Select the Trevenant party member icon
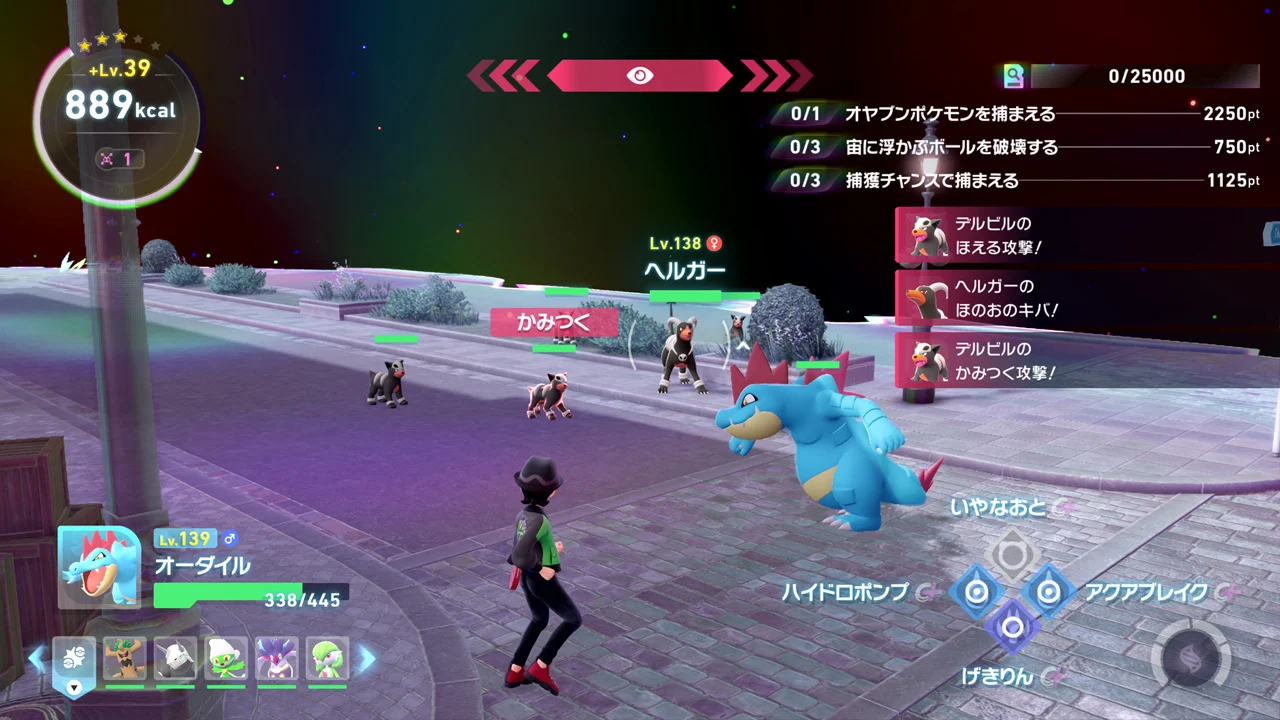The image size is (1280, 720). [124, 659]
